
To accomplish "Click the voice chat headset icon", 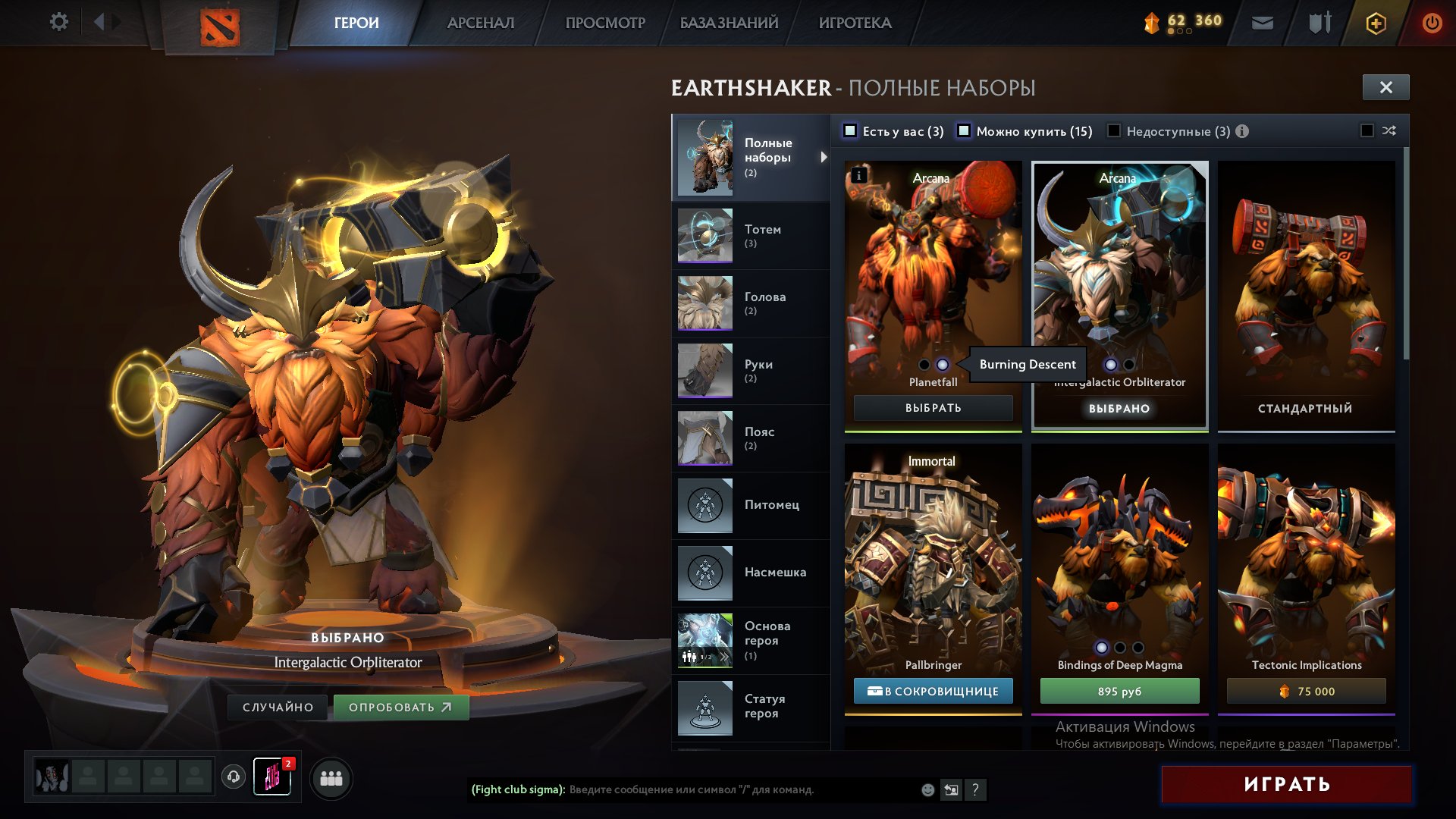I will point(234,777).
